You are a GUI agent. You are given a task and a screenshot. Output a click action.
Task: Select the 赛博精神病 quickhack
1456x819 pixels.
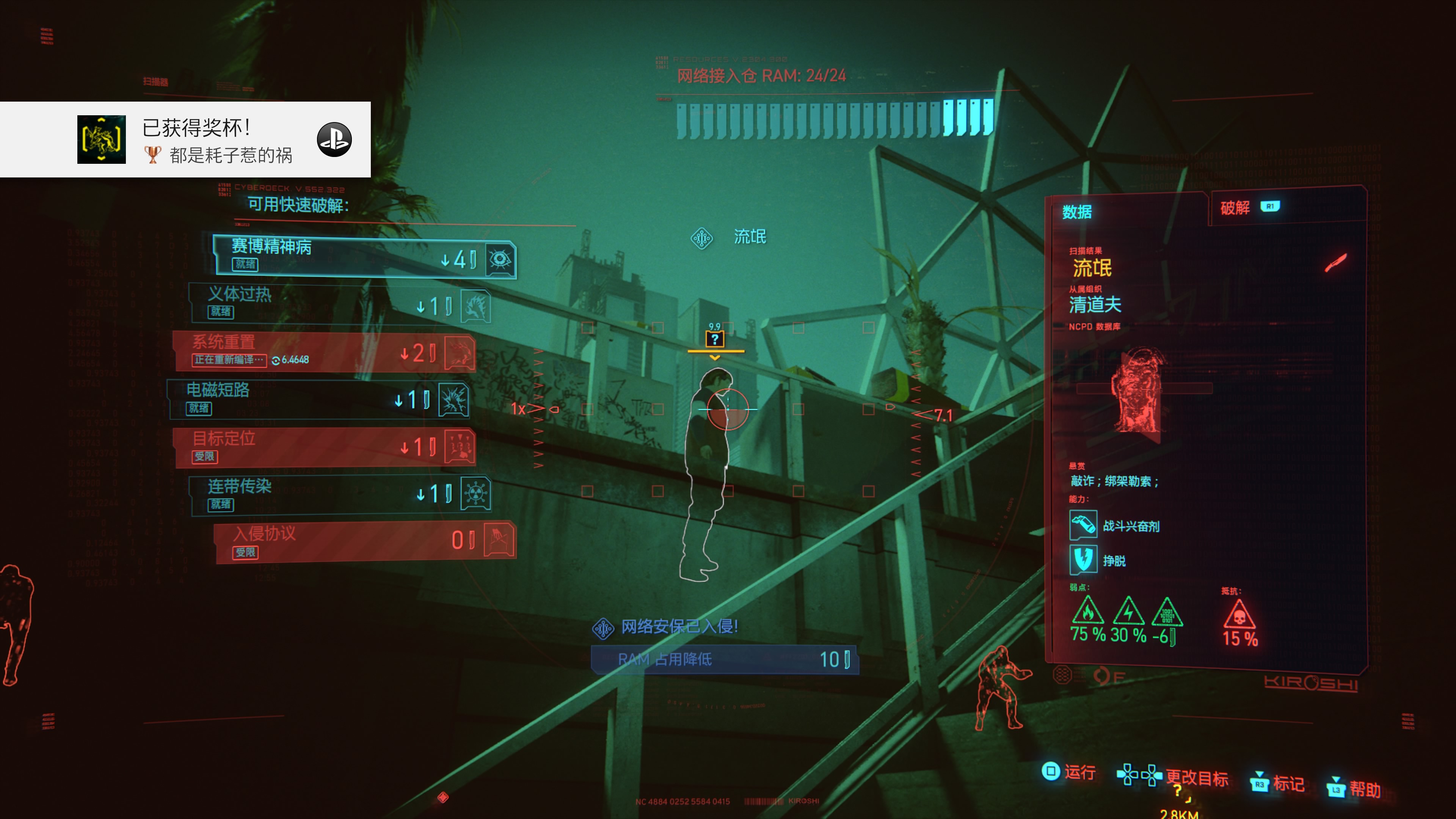tap(364, 257)
